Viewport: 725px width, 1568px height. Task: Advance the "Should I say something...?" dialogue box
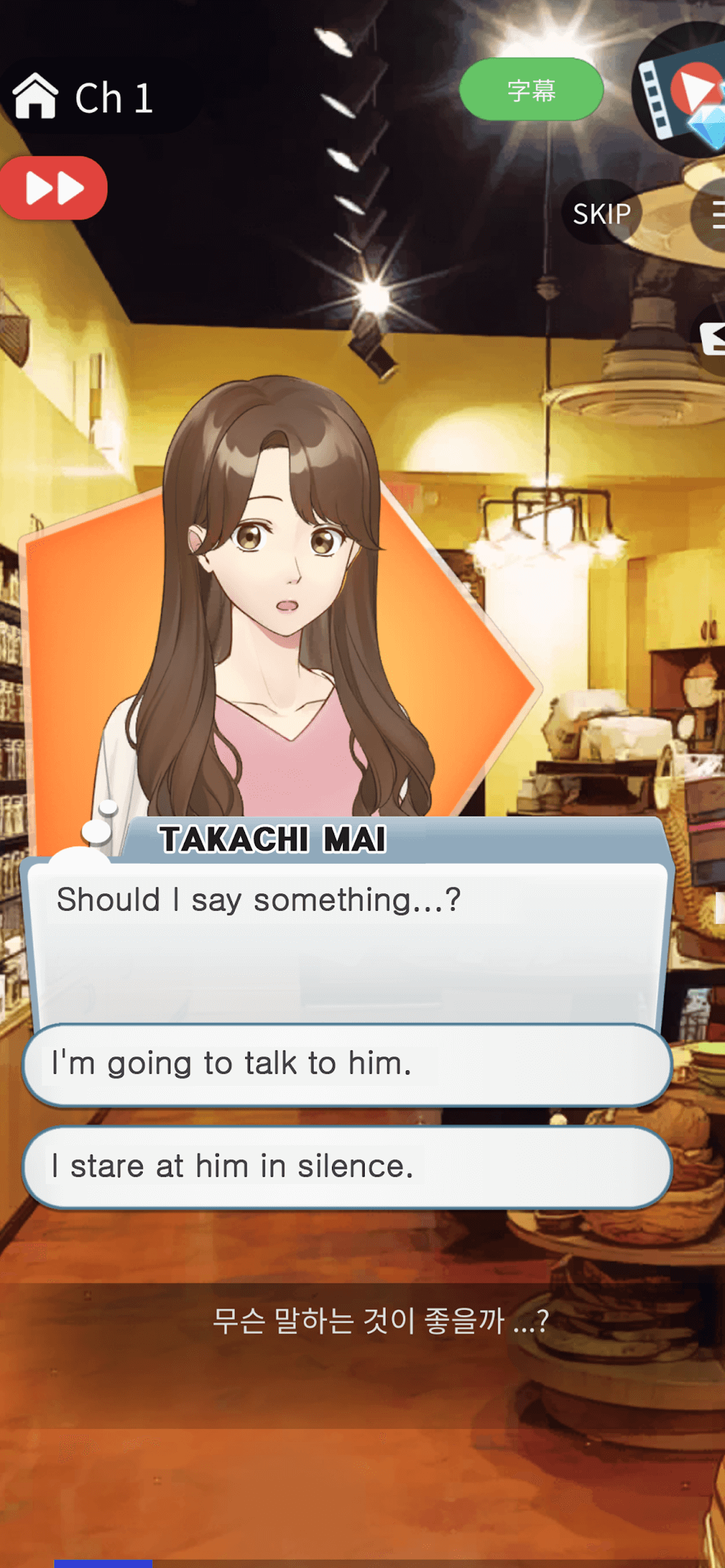(347, 942)
